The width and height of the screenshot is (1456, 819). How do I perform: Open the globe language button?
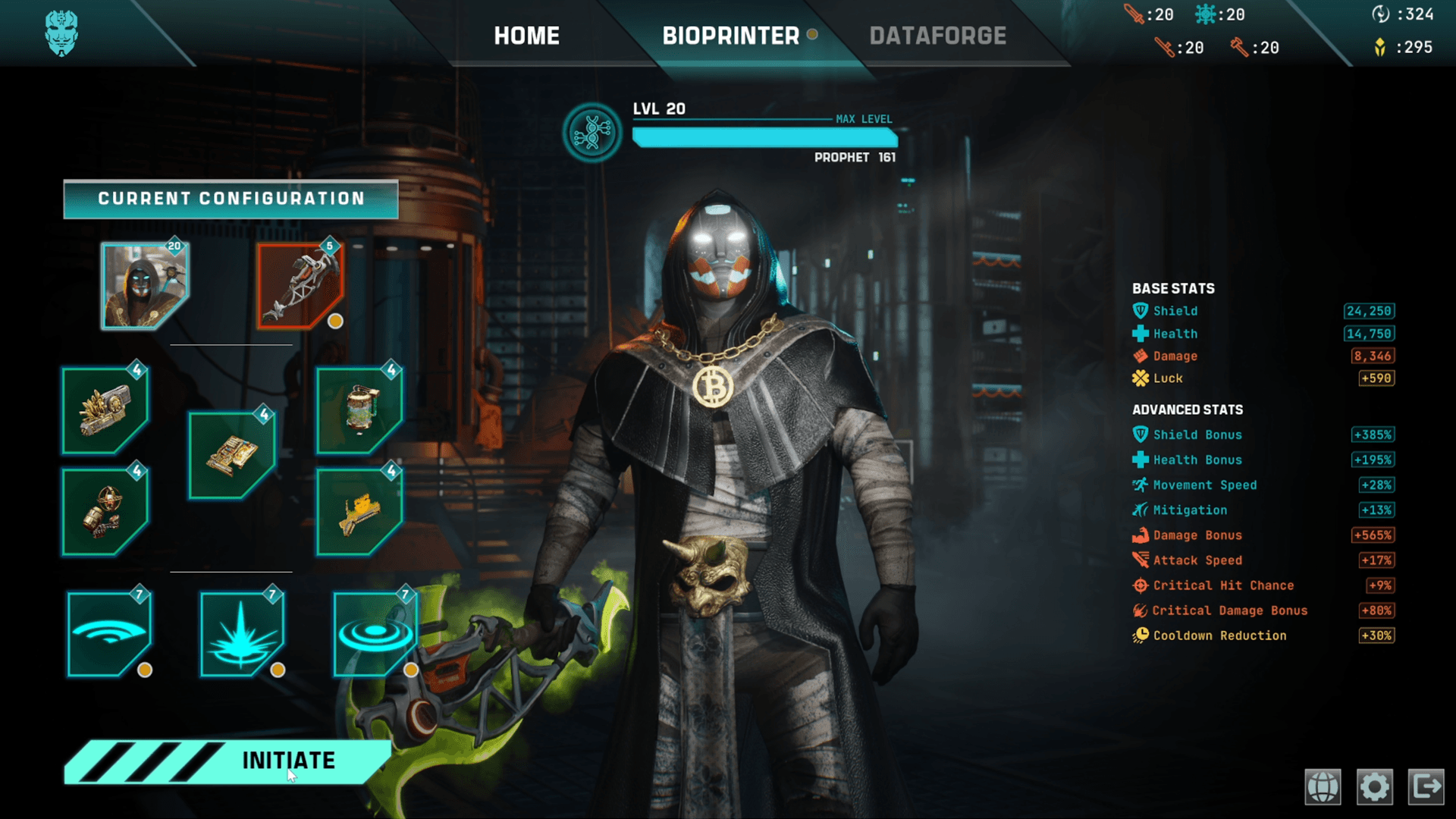click(x=1323, y=786)
